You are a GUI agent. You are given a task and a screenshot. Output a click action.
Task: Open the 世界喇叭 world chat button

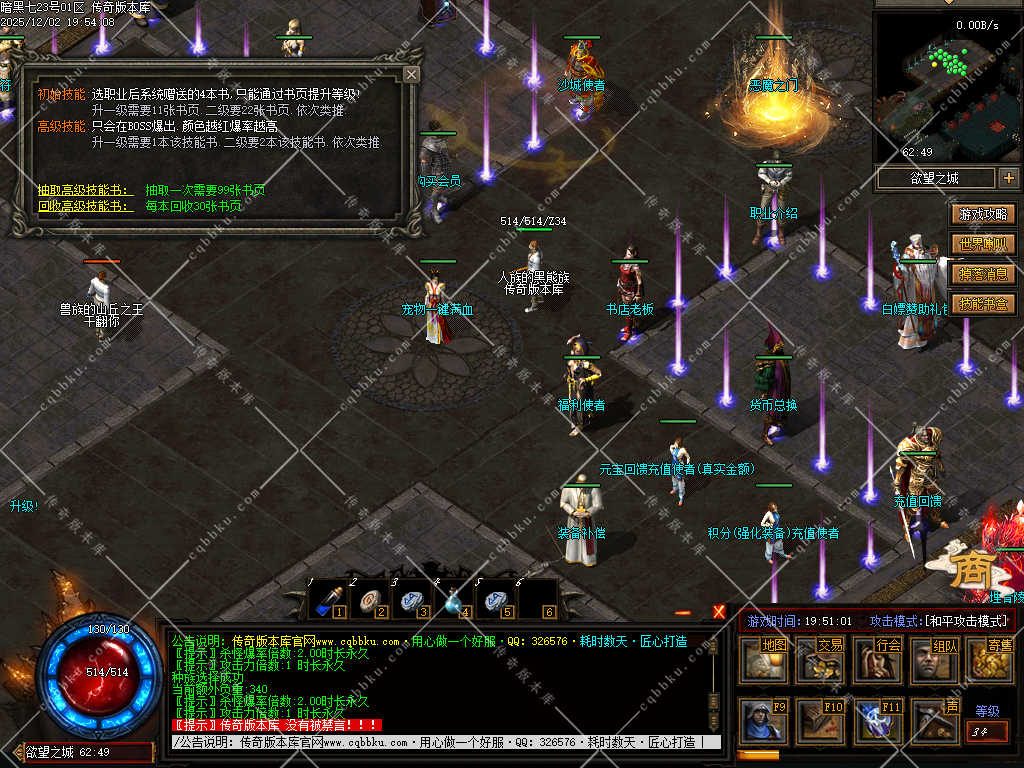tap(983, 244)
